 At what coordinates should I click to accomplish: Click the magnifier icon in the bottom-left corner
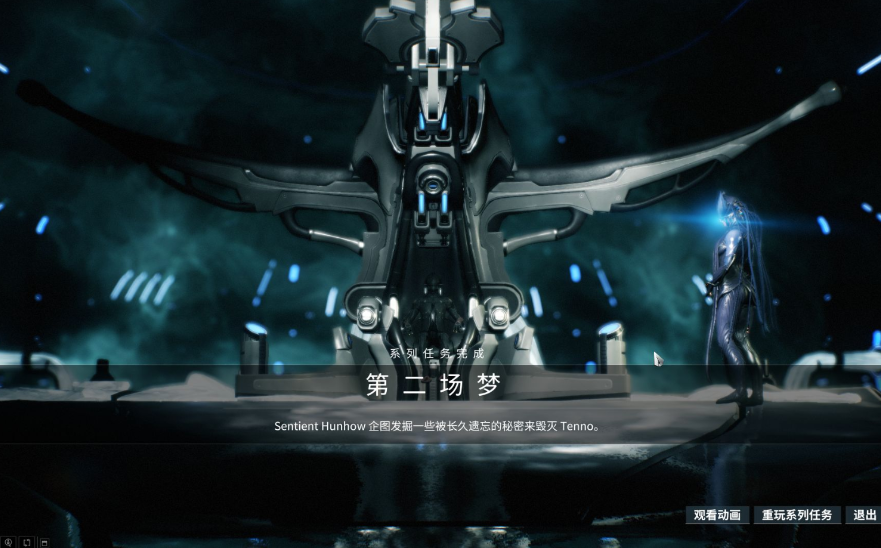8,542
